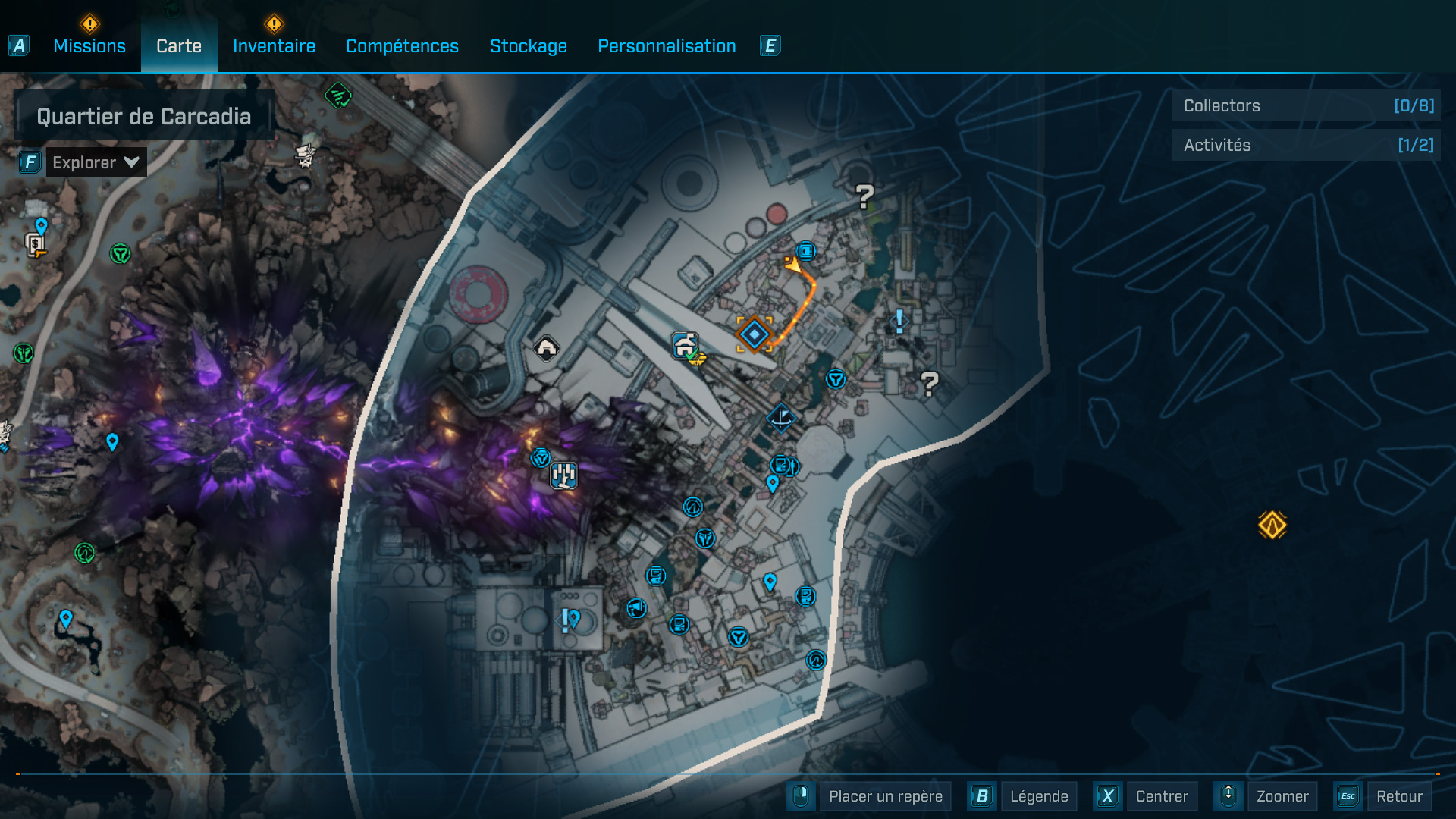Expand the Collectors category in the sidebar

(1306, 106)
